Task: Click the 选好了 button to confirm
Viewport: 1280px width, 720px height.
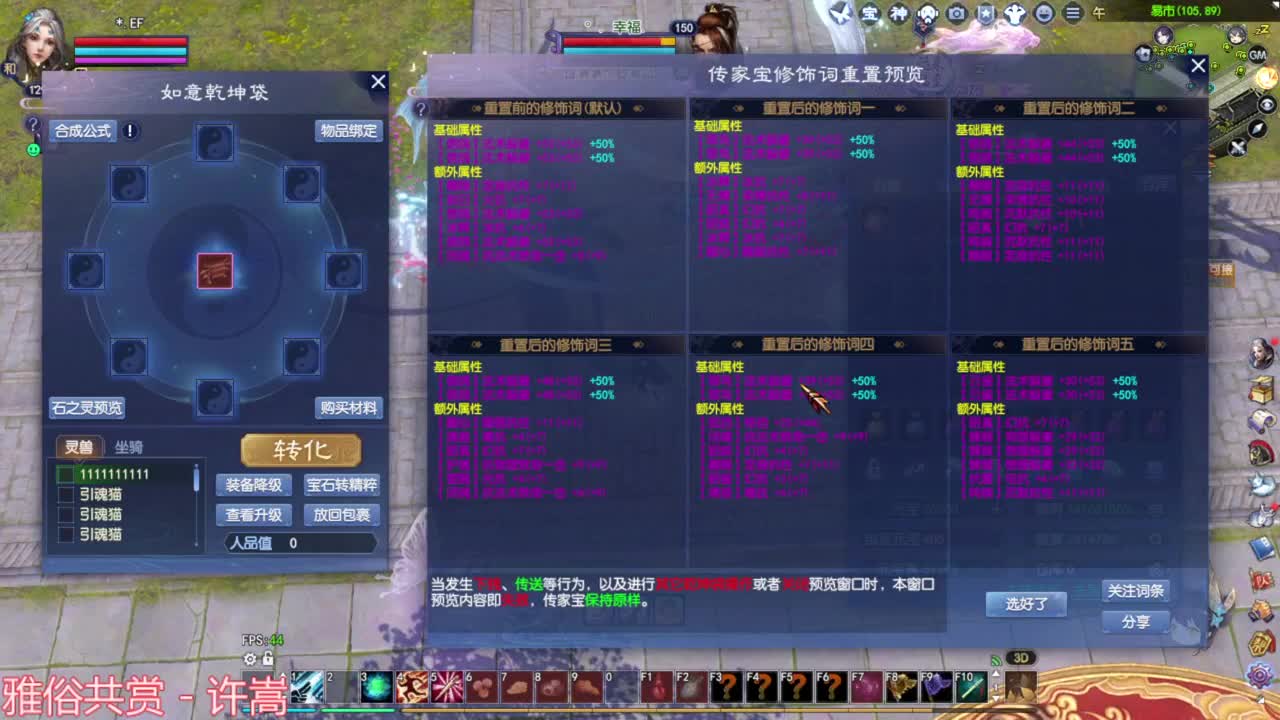Action: click(1026, 605)
